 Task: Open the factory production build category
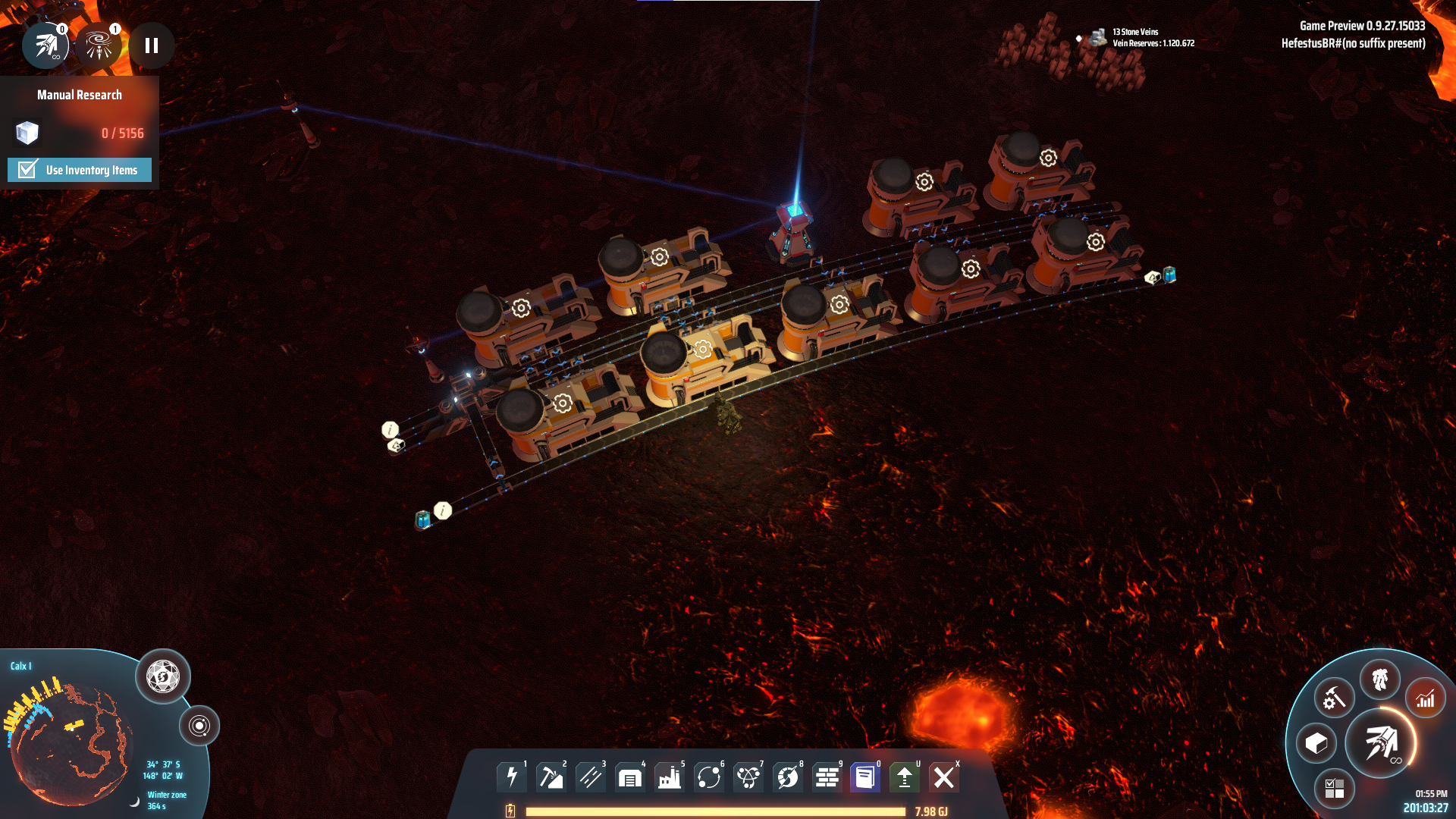(670, 777)
